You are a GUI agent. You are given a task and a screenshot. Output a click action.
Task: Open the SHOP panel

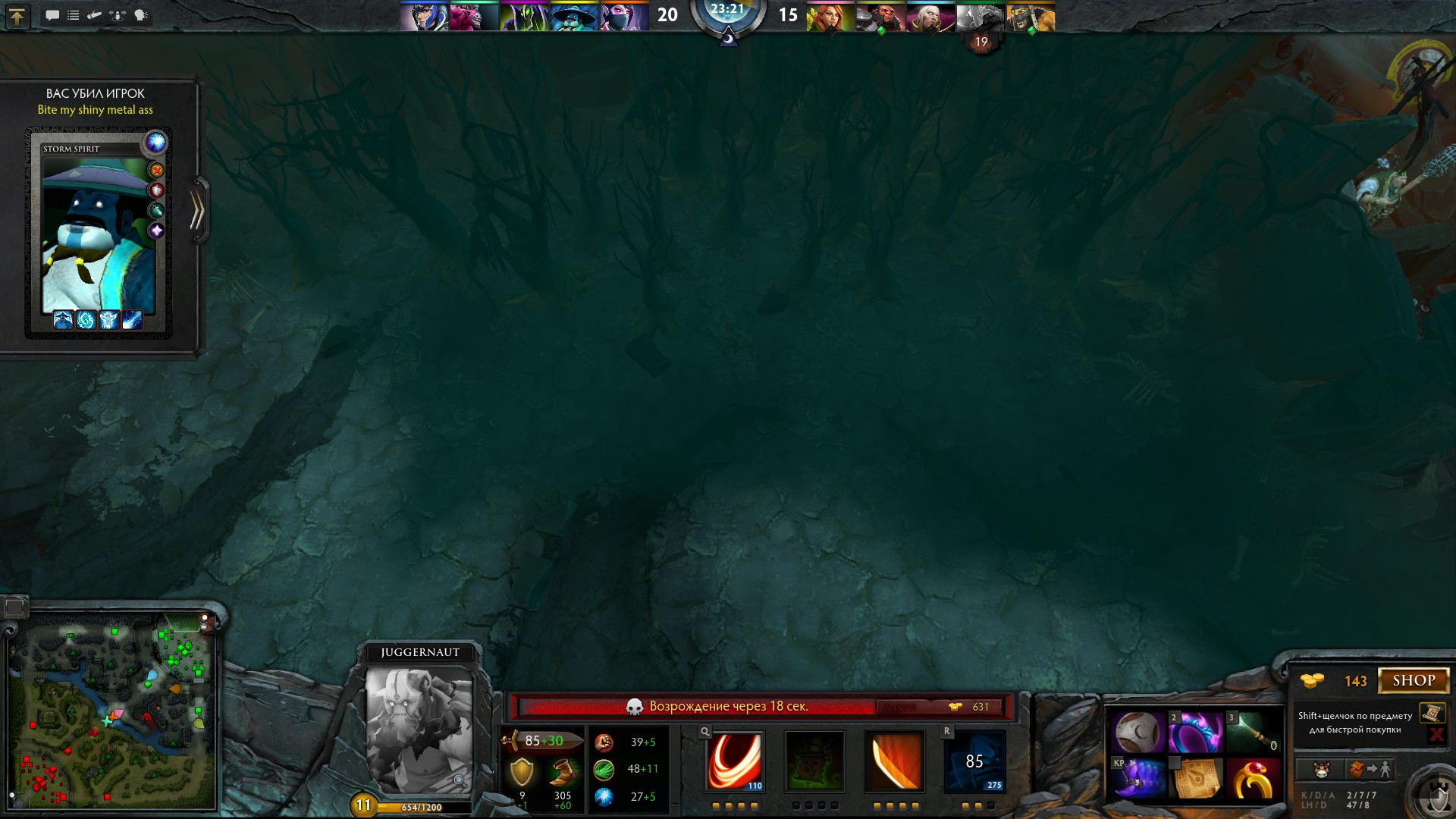tap(1413, 680)
